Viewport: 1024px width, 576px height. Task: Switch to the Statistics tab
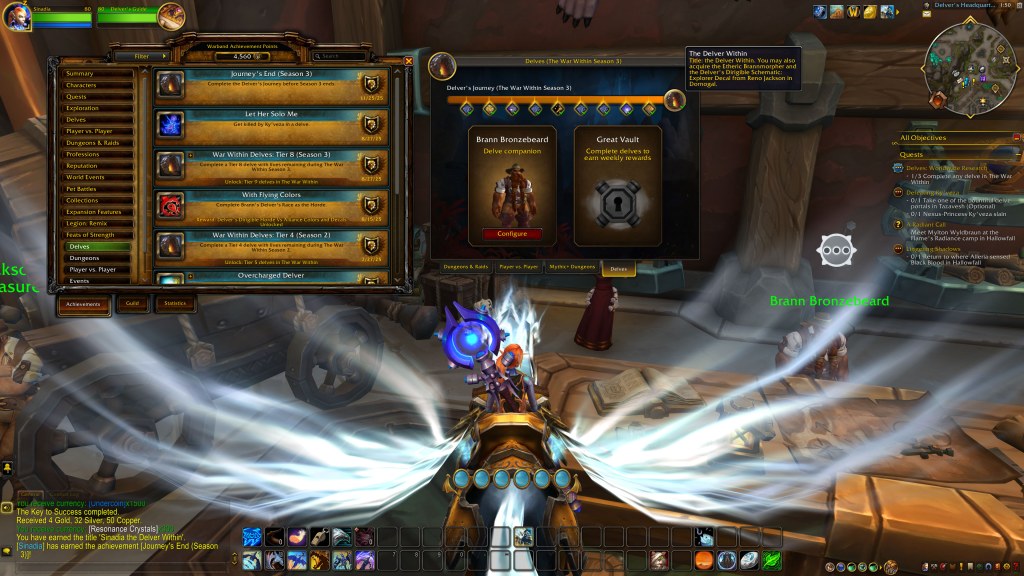coord(175,303)
